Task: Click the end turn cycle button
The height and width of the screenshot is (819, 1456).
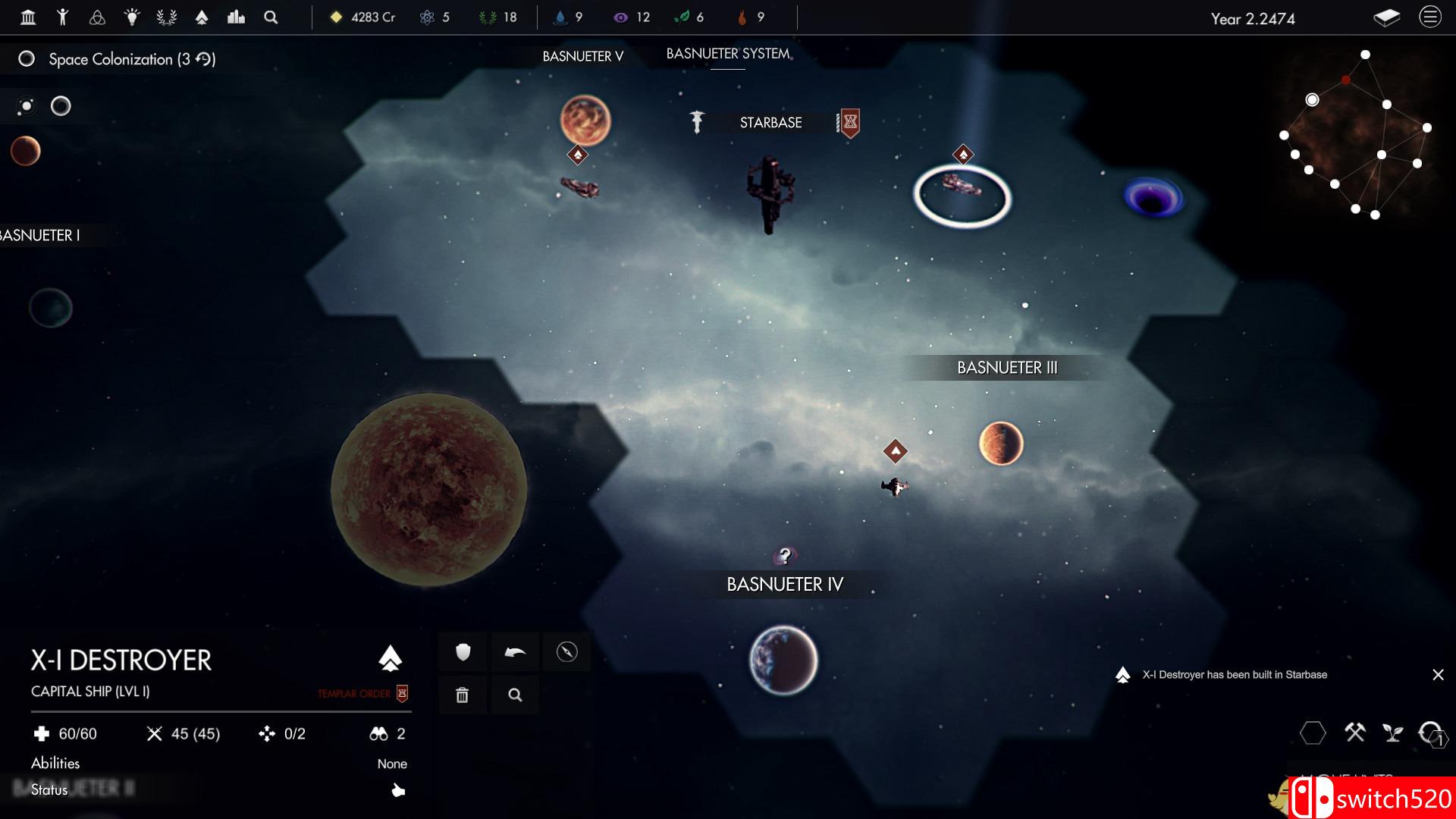Action: [1432, 733]
